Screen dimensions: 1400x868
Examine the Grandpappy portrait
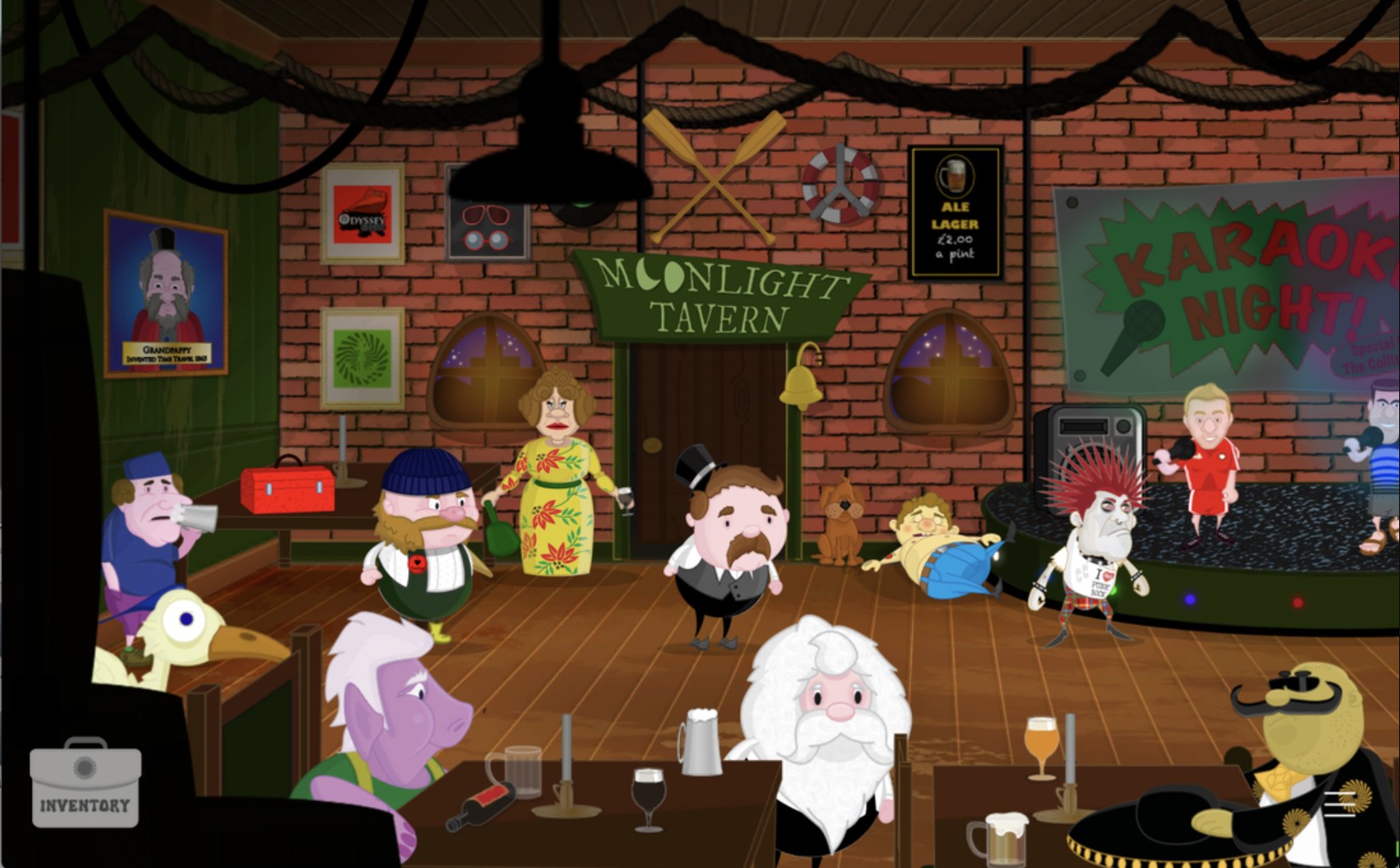pos(167,289)
